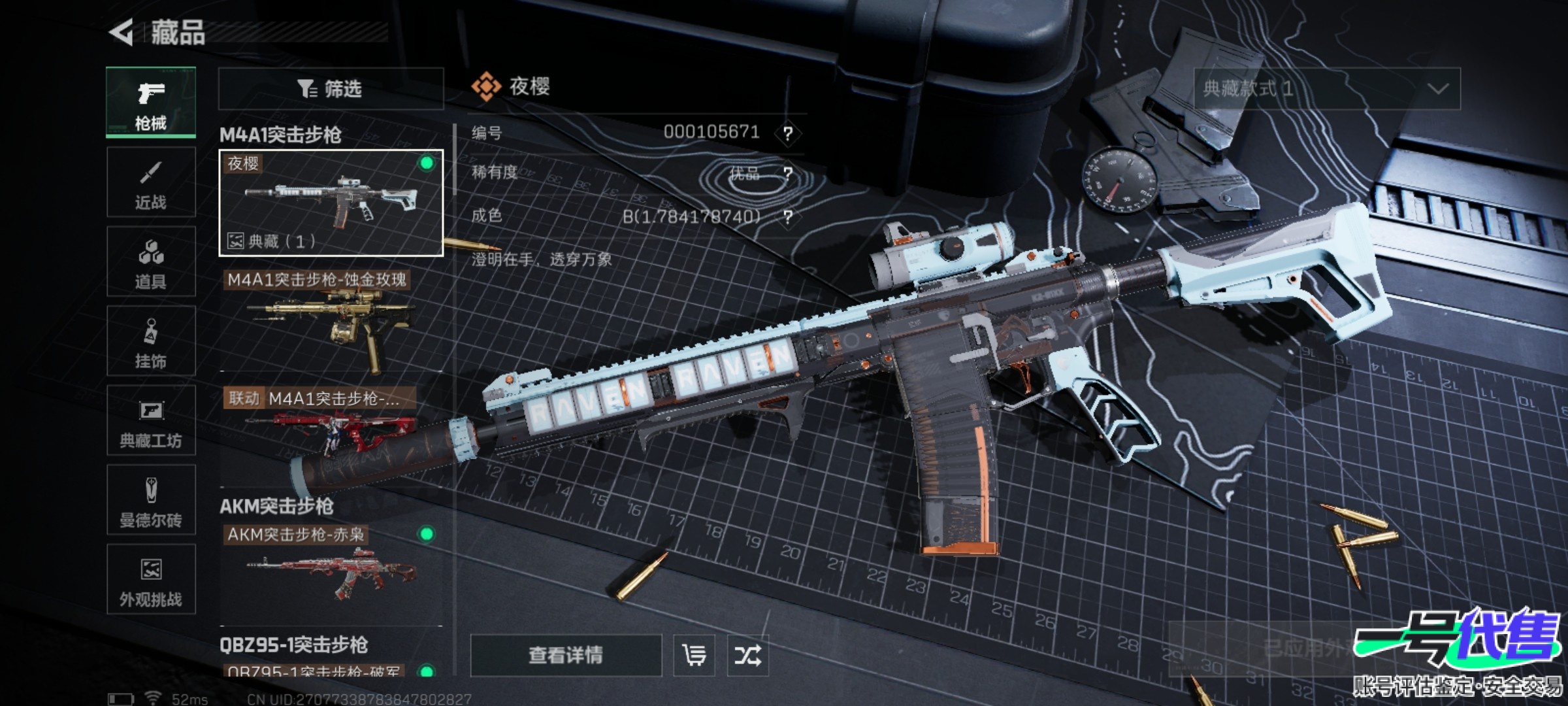Click the 查看详情 view details button
The width and height of the screenshot is (1568, 706).
pos(566,655)
